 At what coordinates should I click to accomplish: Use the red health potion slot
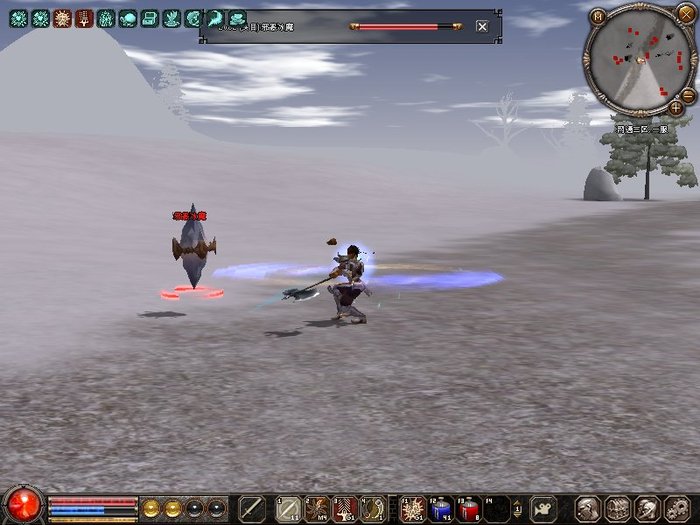tap(469, 508)
